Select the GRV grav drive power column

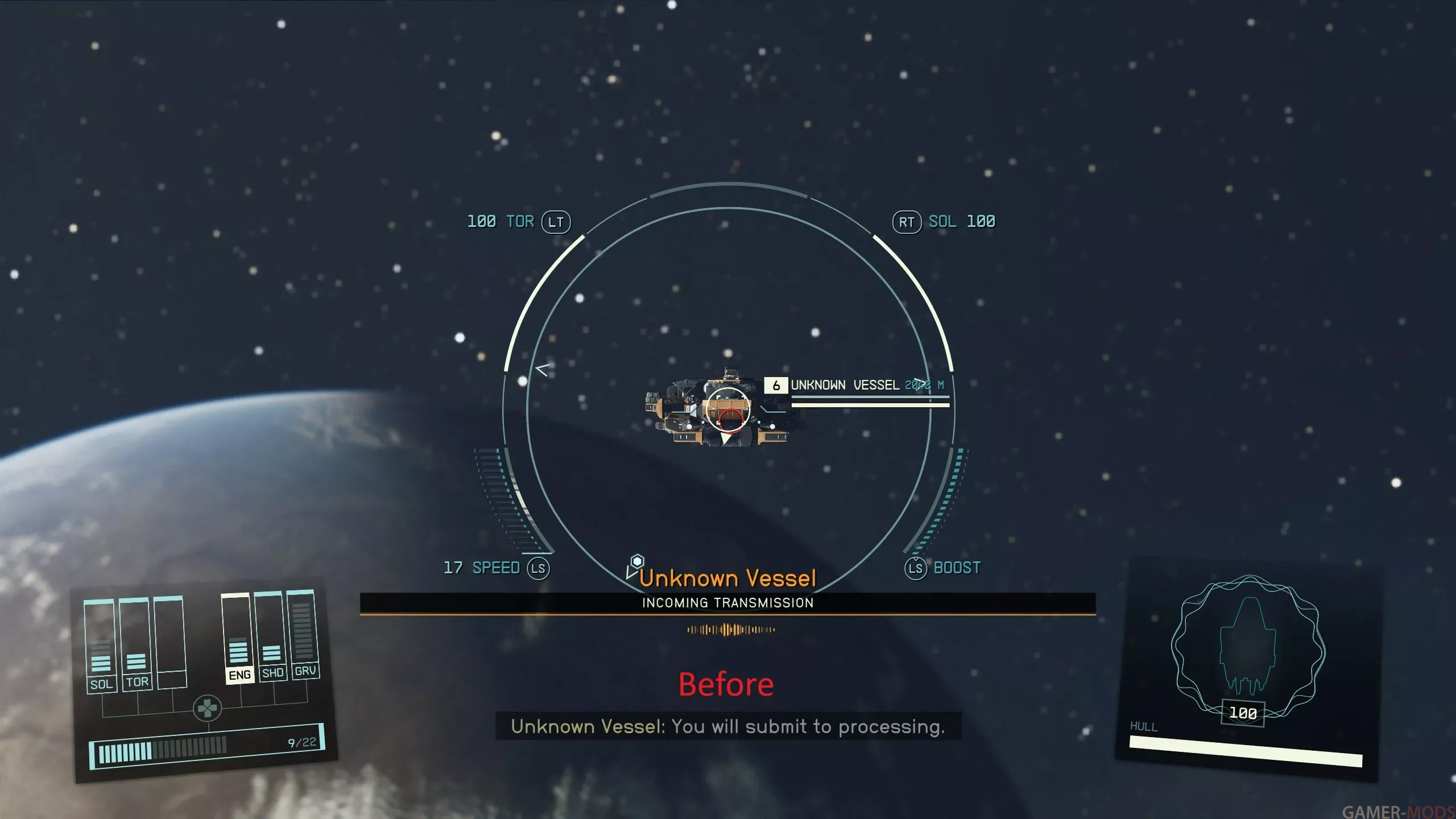(x=303, y=634)
